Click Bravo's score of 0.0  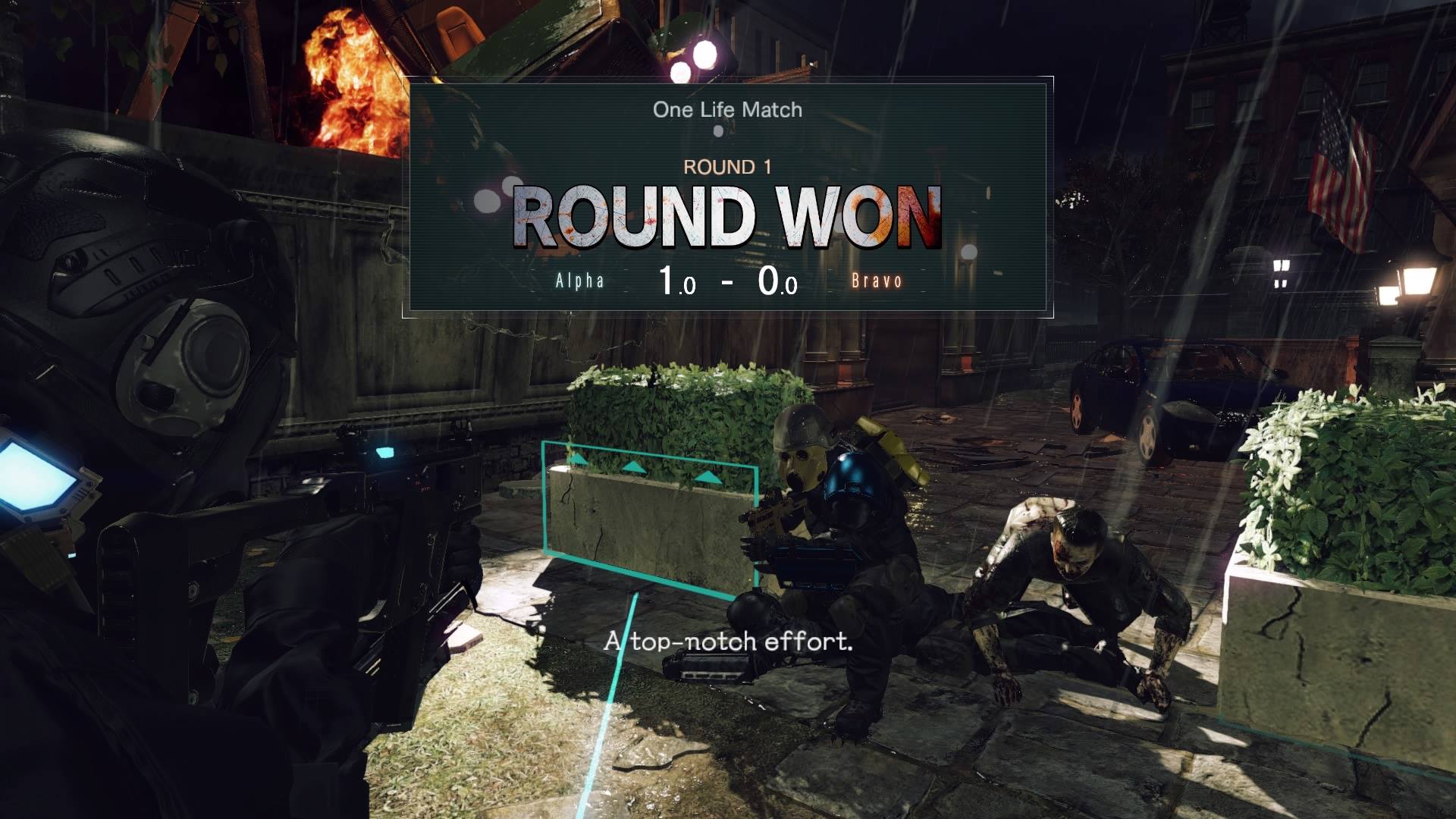[x=776, y=280]
